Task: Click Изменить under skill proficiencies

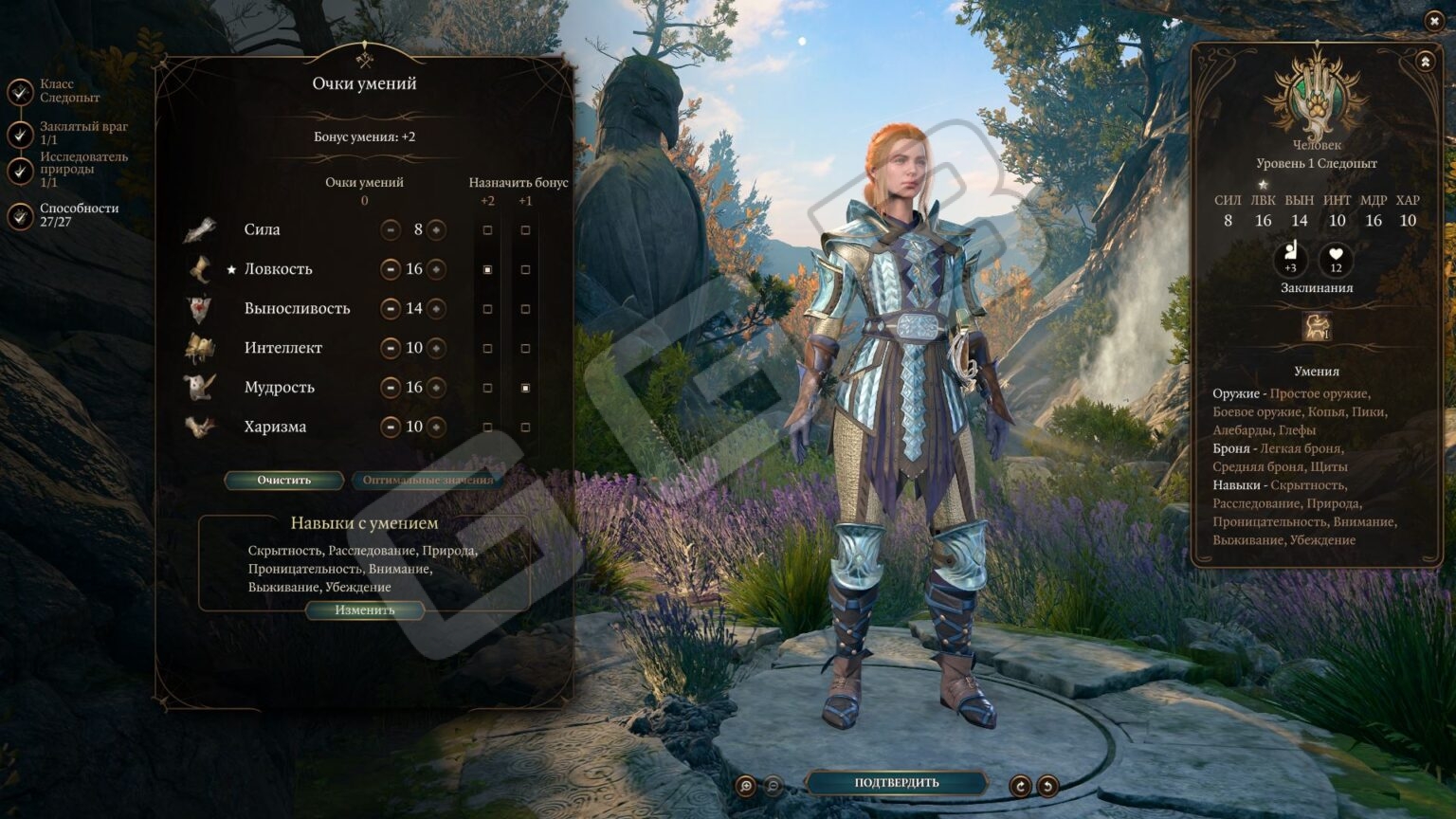Action: [x=364, y=610]
